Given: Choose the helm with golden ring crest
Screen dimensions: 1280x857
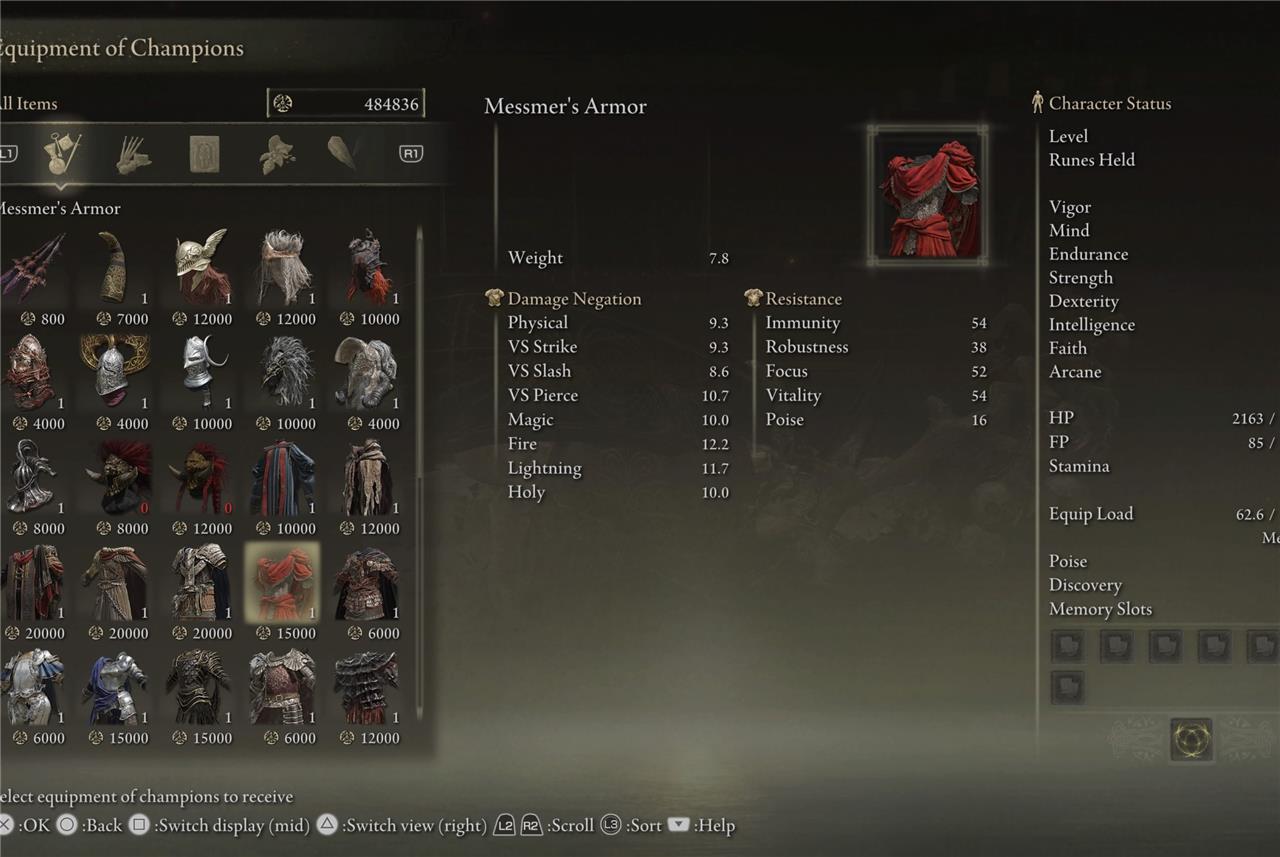Looking at the screenshot, I should (x=116, y=371).
